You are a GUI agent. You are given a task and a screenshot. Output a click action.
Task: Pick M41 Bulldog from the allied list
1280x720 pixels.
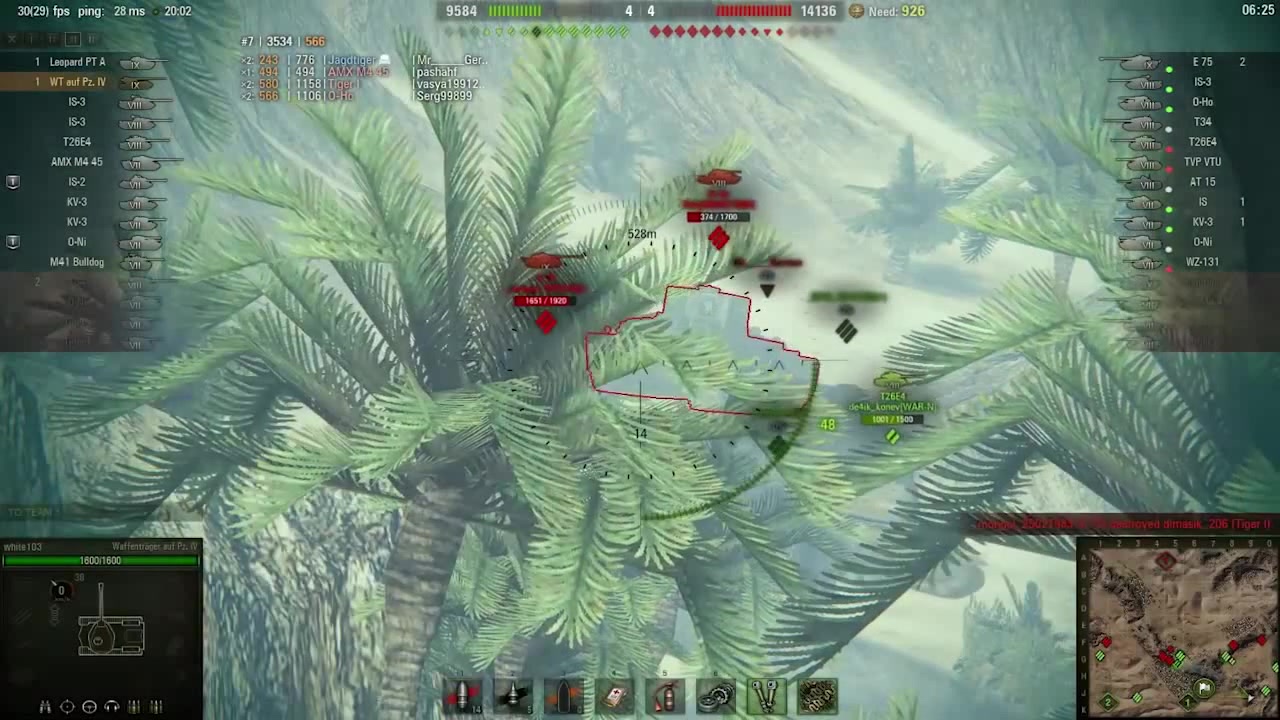(77, 262)
